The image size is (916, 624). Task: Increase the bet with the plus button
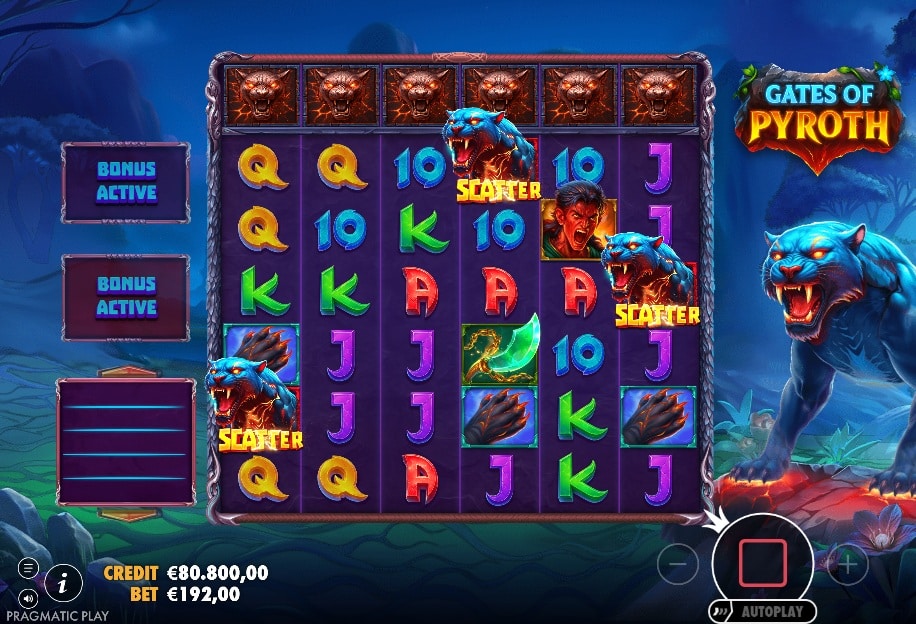click(x=848, y=565)
